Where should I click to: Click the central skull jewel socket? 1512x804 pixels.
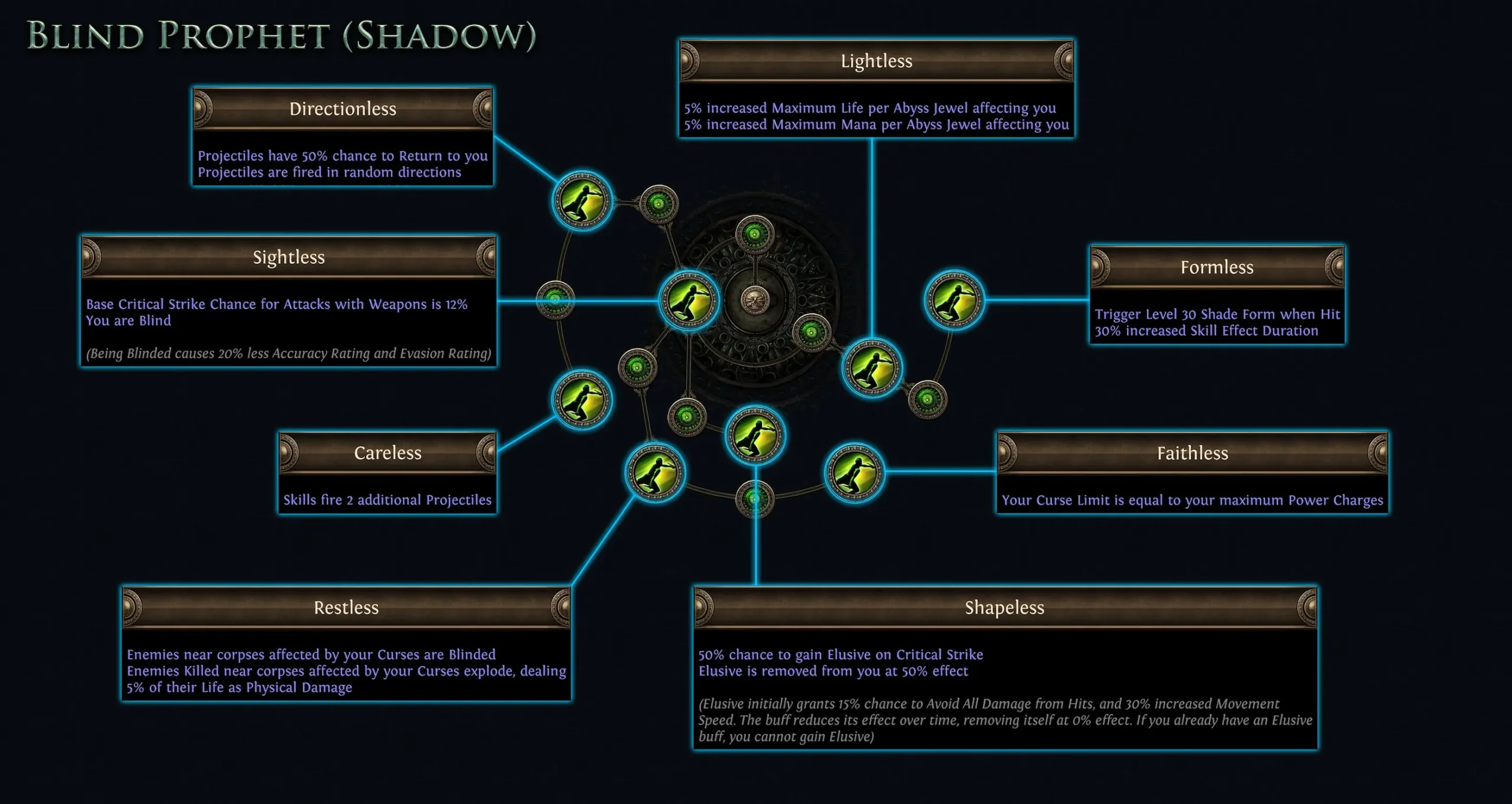point(757,301)
